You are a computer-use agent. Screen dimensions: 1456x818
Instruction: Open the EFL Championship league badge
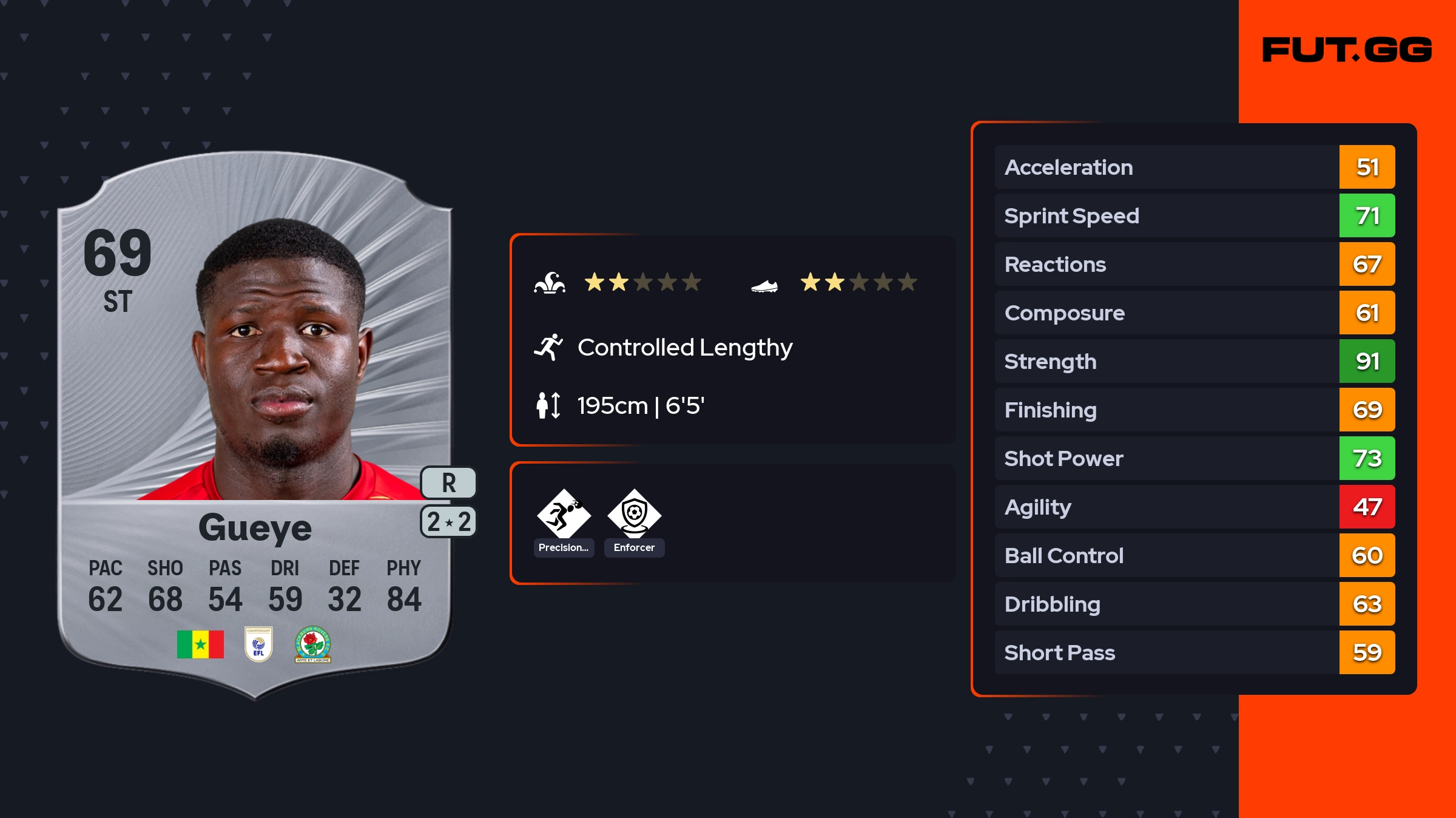click(258, 644)
